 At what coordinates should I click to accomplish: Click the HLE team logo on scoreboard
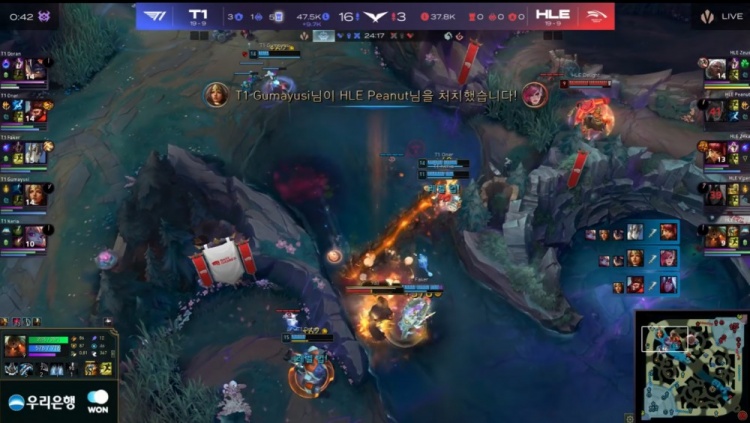point(593,15)
